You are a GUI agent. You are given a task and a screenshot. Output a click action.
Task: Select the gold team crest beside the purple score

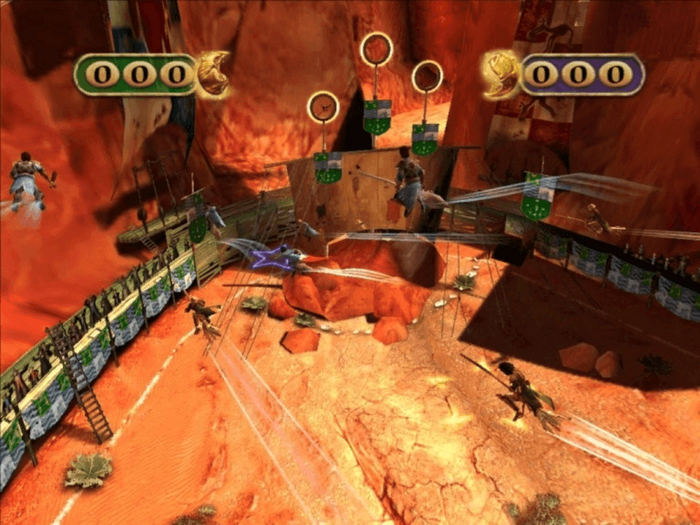click(x=500, y=74)
